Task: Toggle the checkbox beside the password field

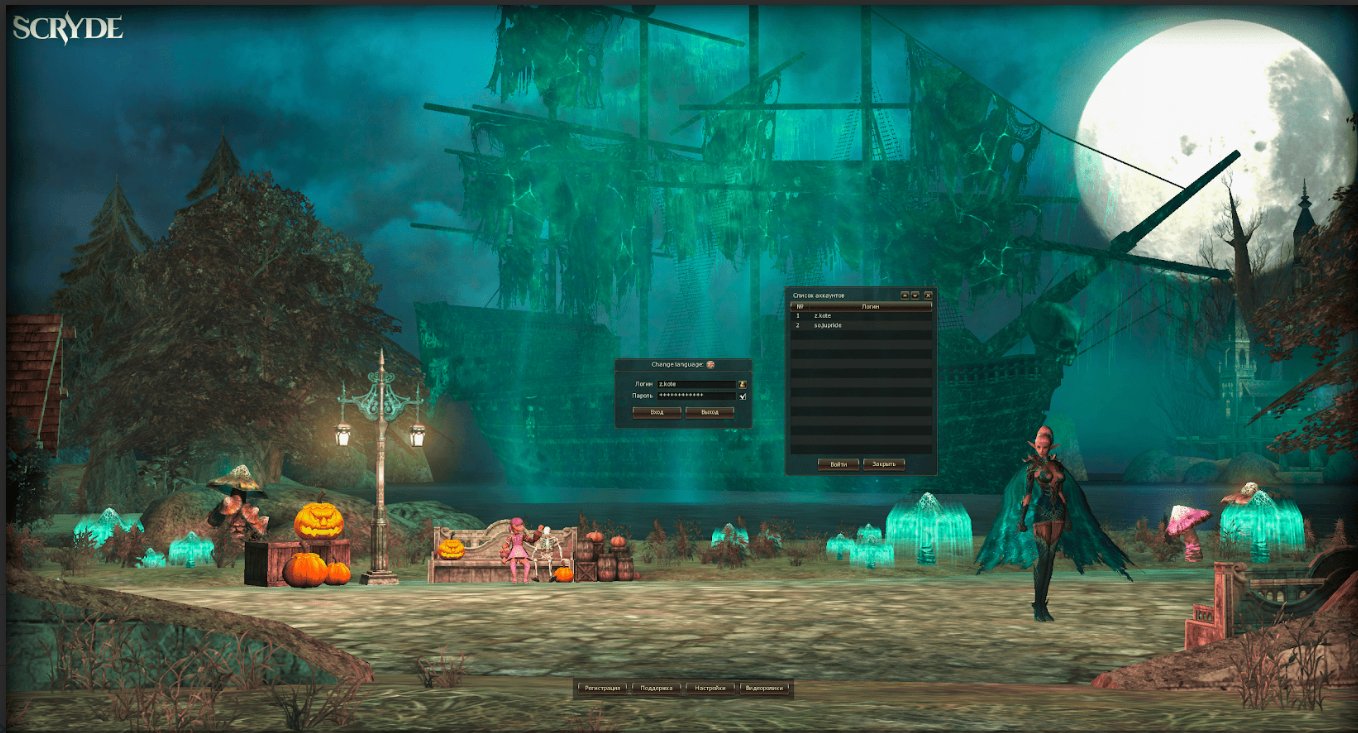Action: (x=743, y=396)
